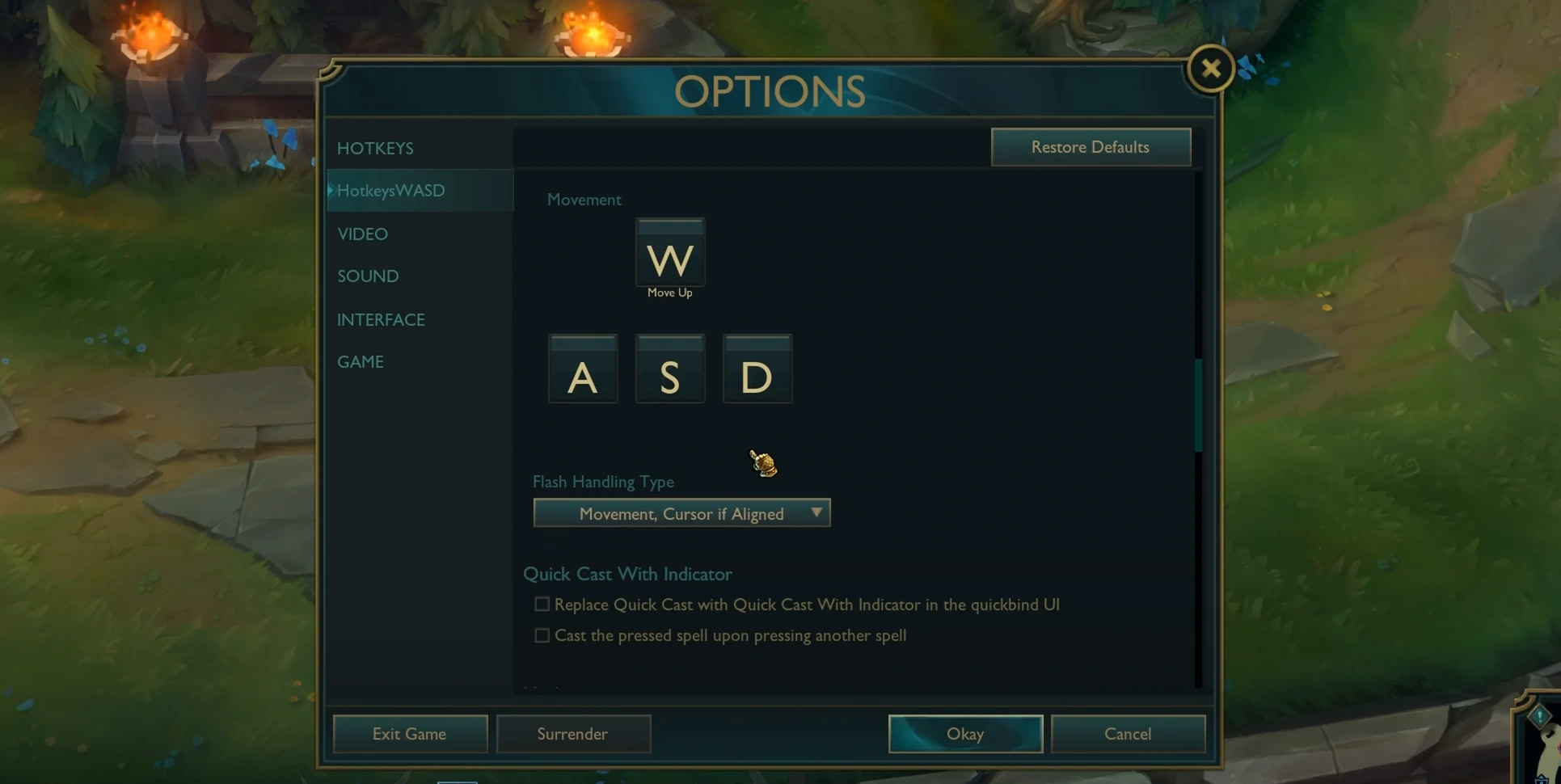The image size is (1561, 784).
Task: Choose the S movement key binding
Action: tap(670, 369)
